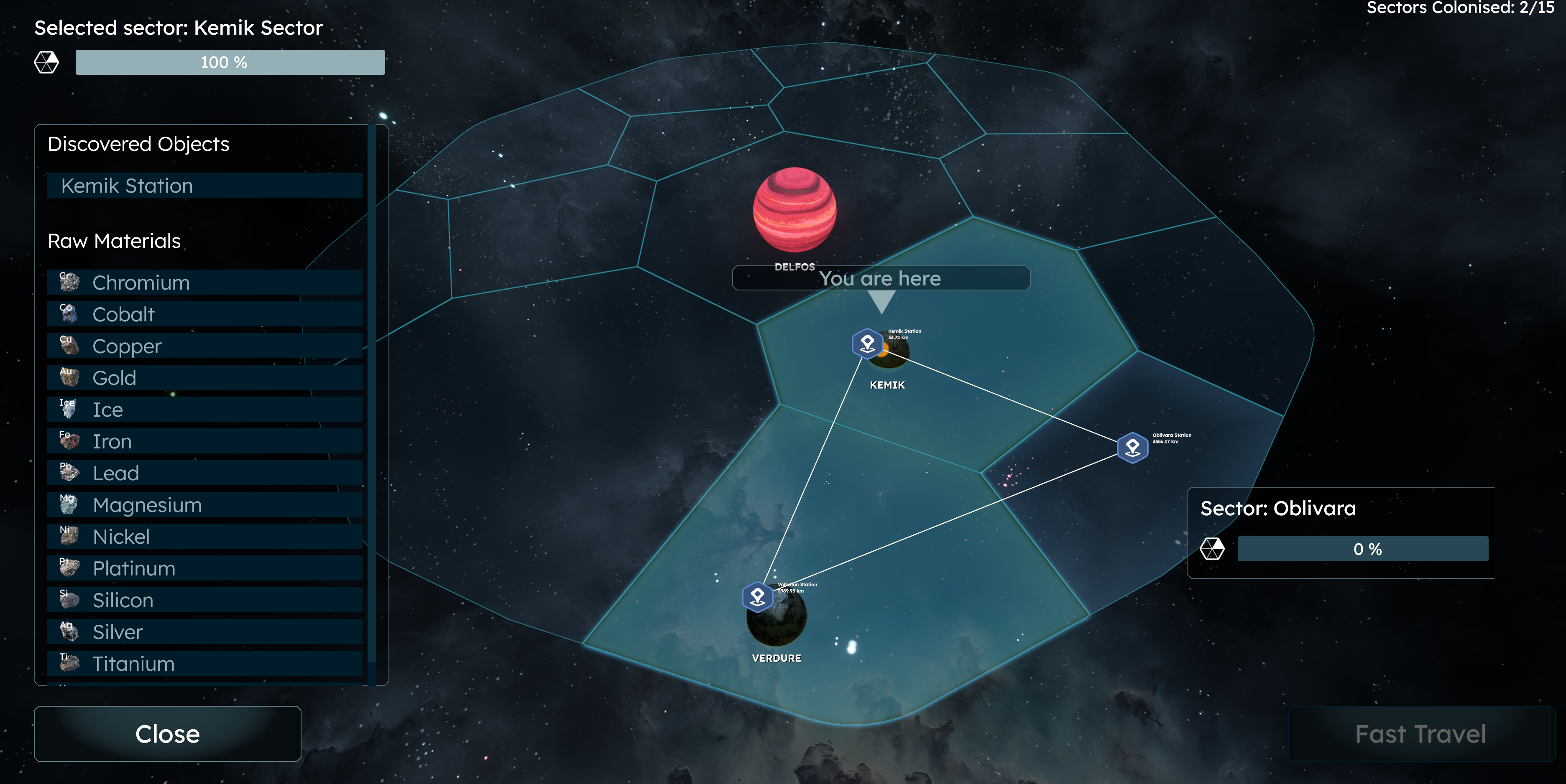Select the Iron material row
This screenshot has height=784, width=1566.
point(205,441)
